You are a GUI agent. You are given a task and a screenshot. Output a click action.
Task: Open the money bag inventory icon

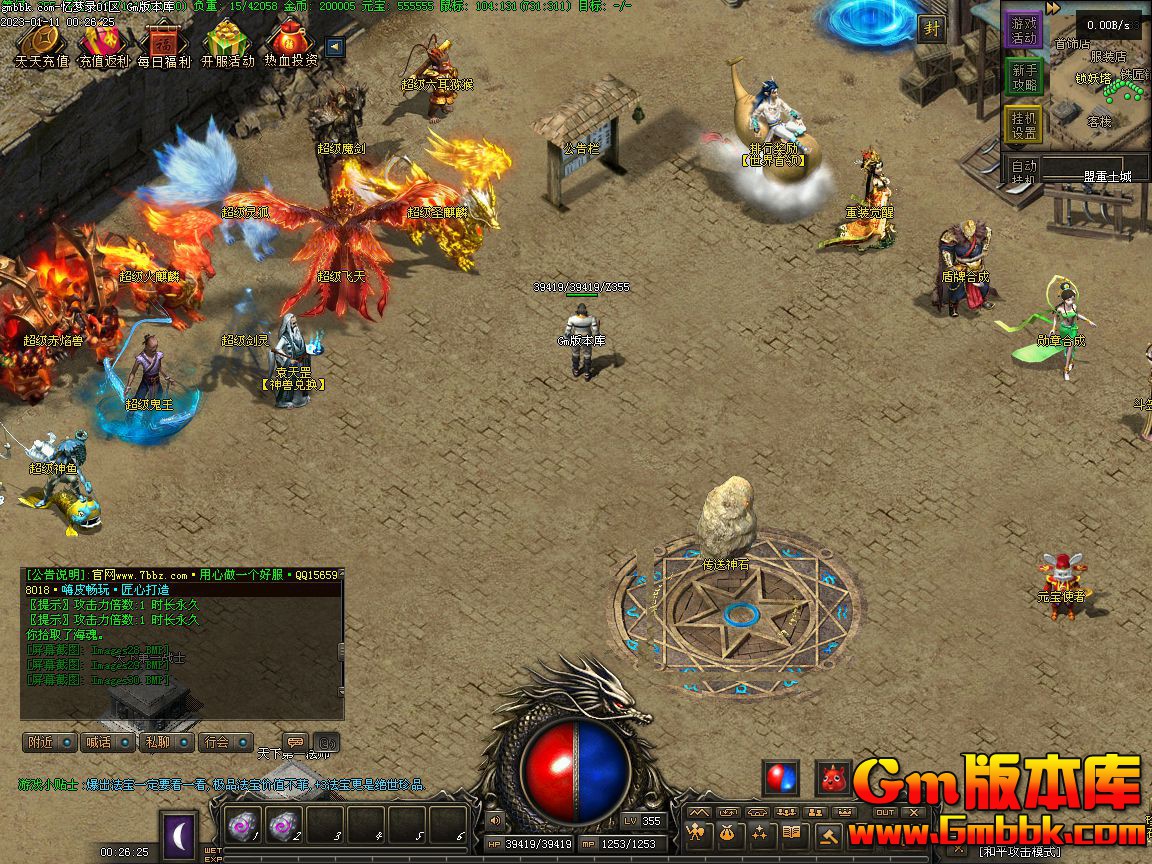click(x=727, y=833)
